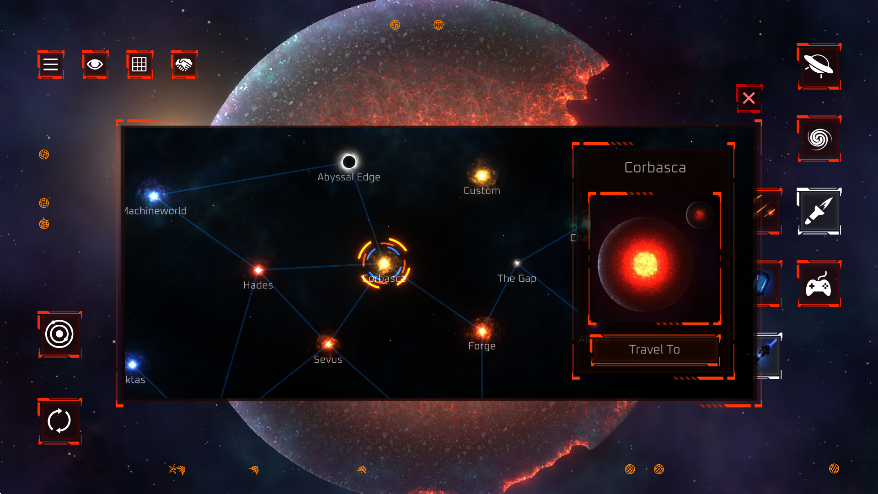
Task: Close the star map panel
Action: pos(748,98)
